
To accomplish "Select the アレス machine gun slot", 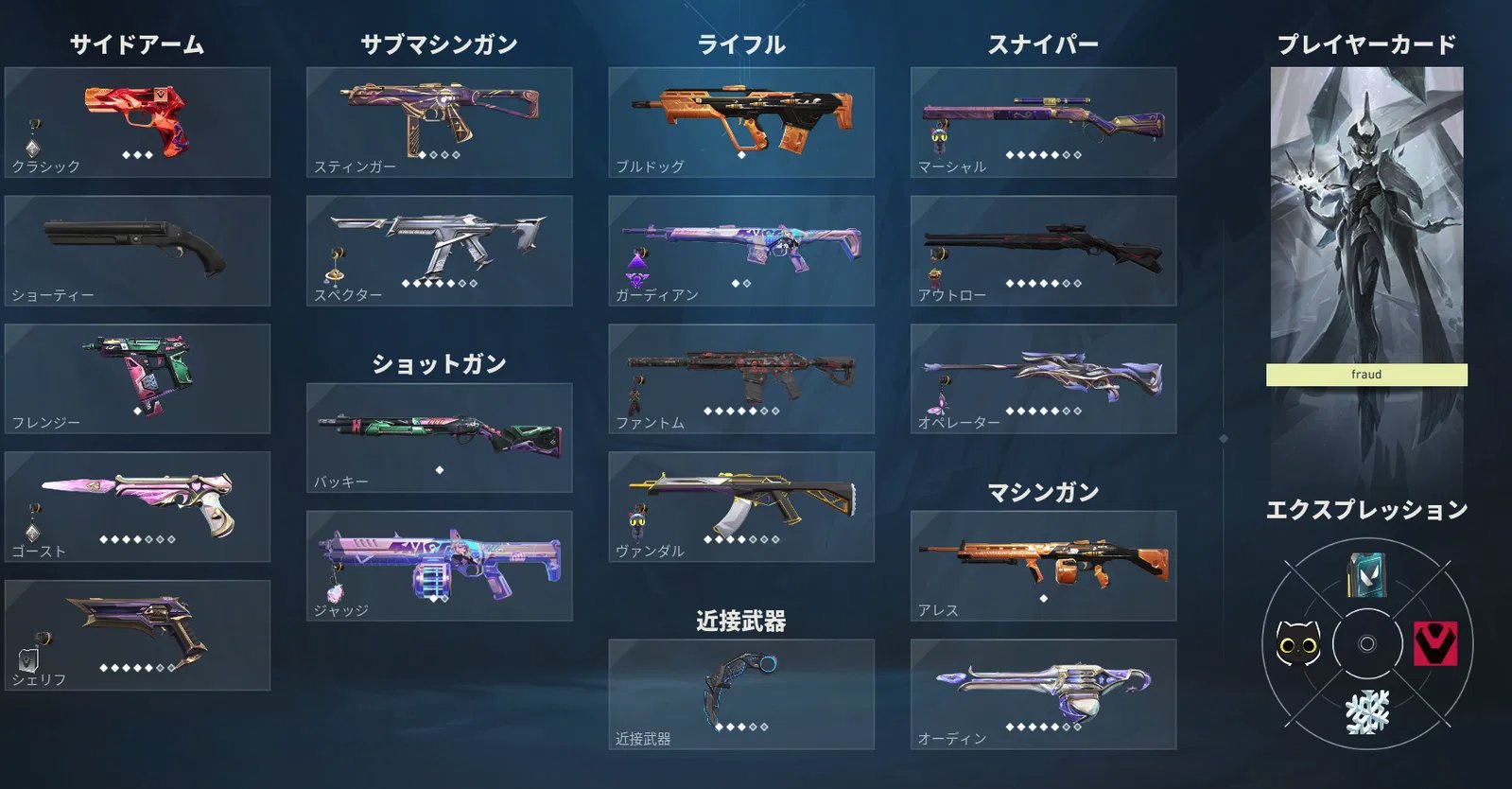I will point(1043,566).
